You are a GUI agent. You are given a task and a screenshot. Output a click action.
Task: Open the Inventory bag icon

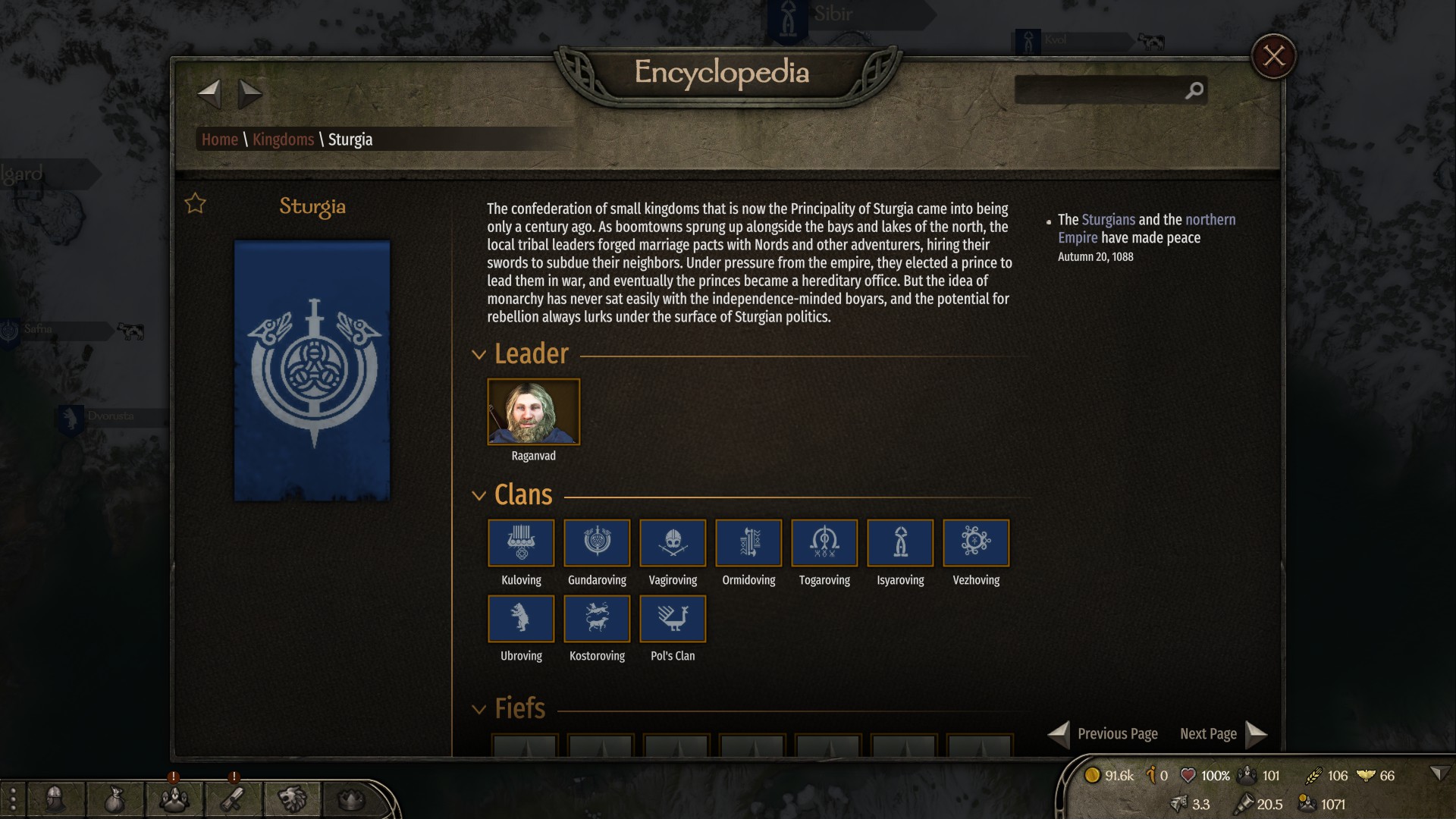pos(114,800)
